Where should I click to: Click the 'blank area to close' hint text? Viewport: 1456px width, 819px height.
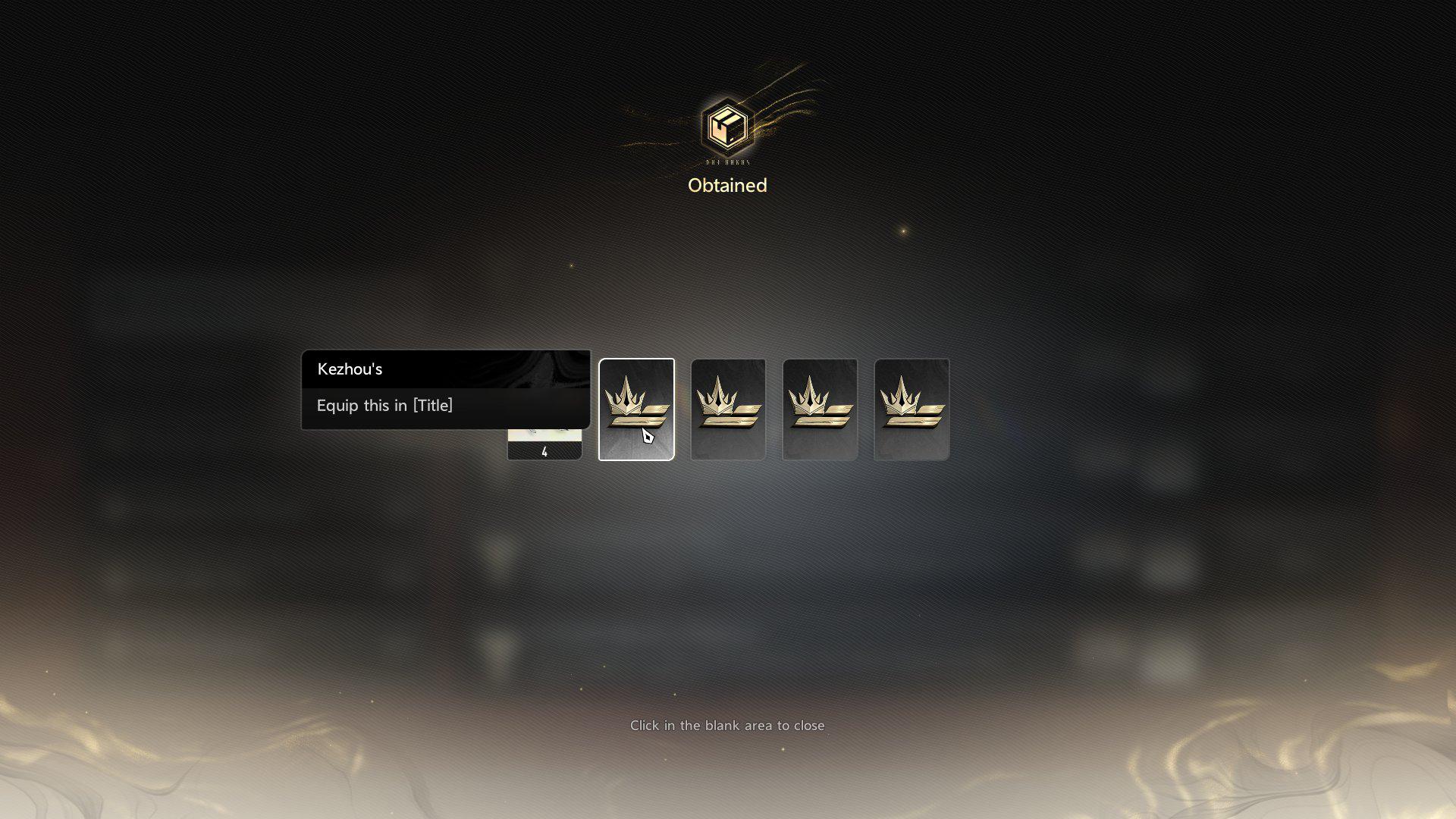pos(727,726)
